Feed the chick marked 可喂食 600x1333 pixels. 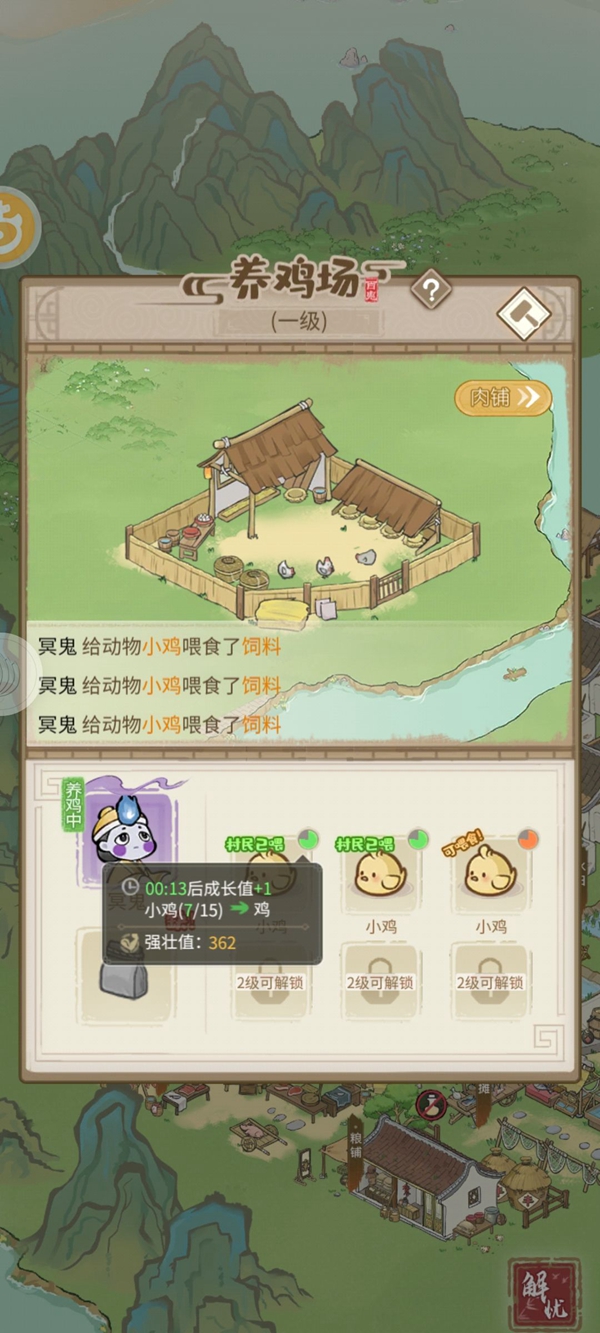click(490, 872)
